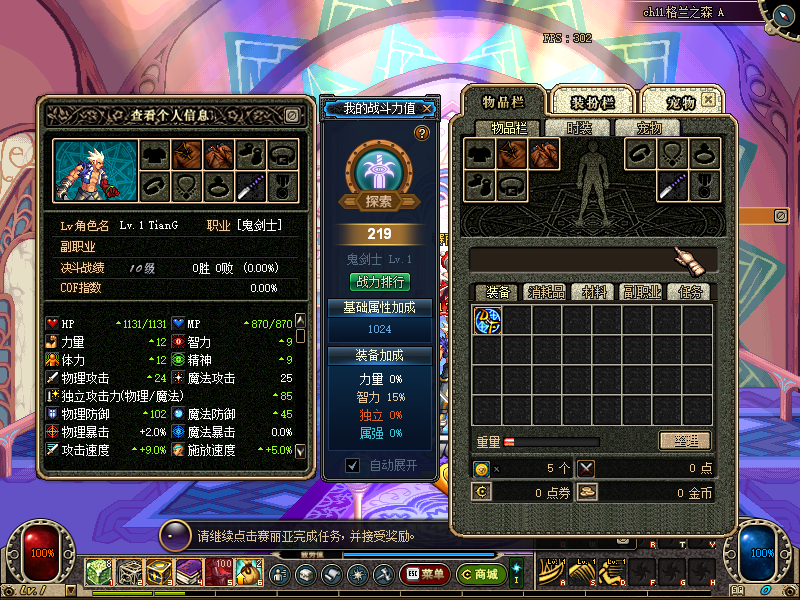Select the 材料 materials tab
The height and width of the screenshot is (600, 800).
coord(594,292)
